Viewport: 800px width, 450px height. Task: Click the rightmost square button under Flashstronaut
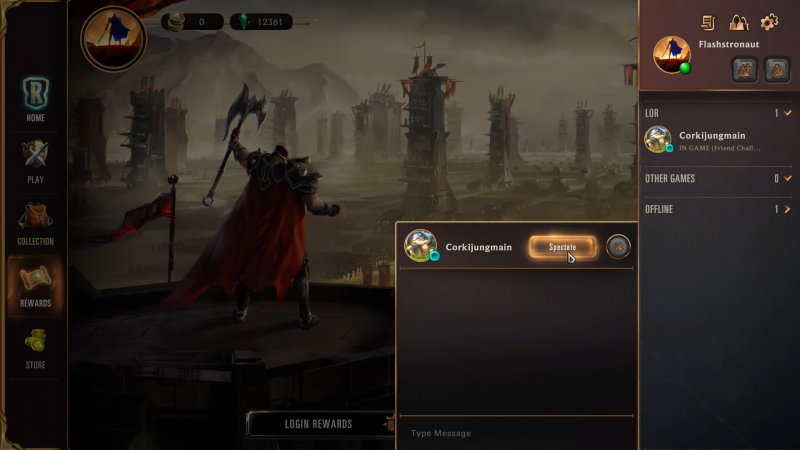click(x=777, y=69)
